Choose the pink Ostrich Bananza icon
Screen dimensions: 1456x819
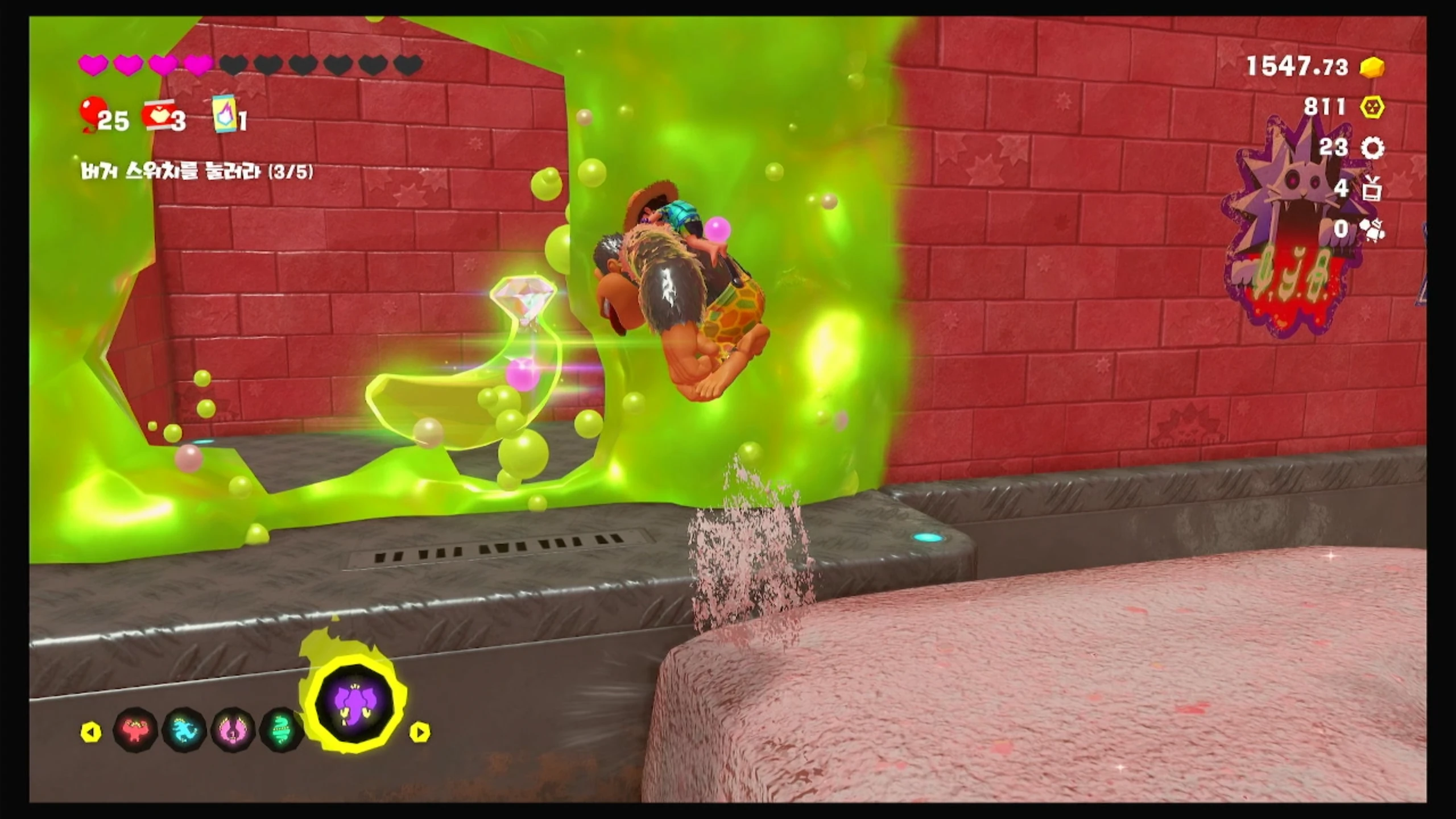[233, 730]
